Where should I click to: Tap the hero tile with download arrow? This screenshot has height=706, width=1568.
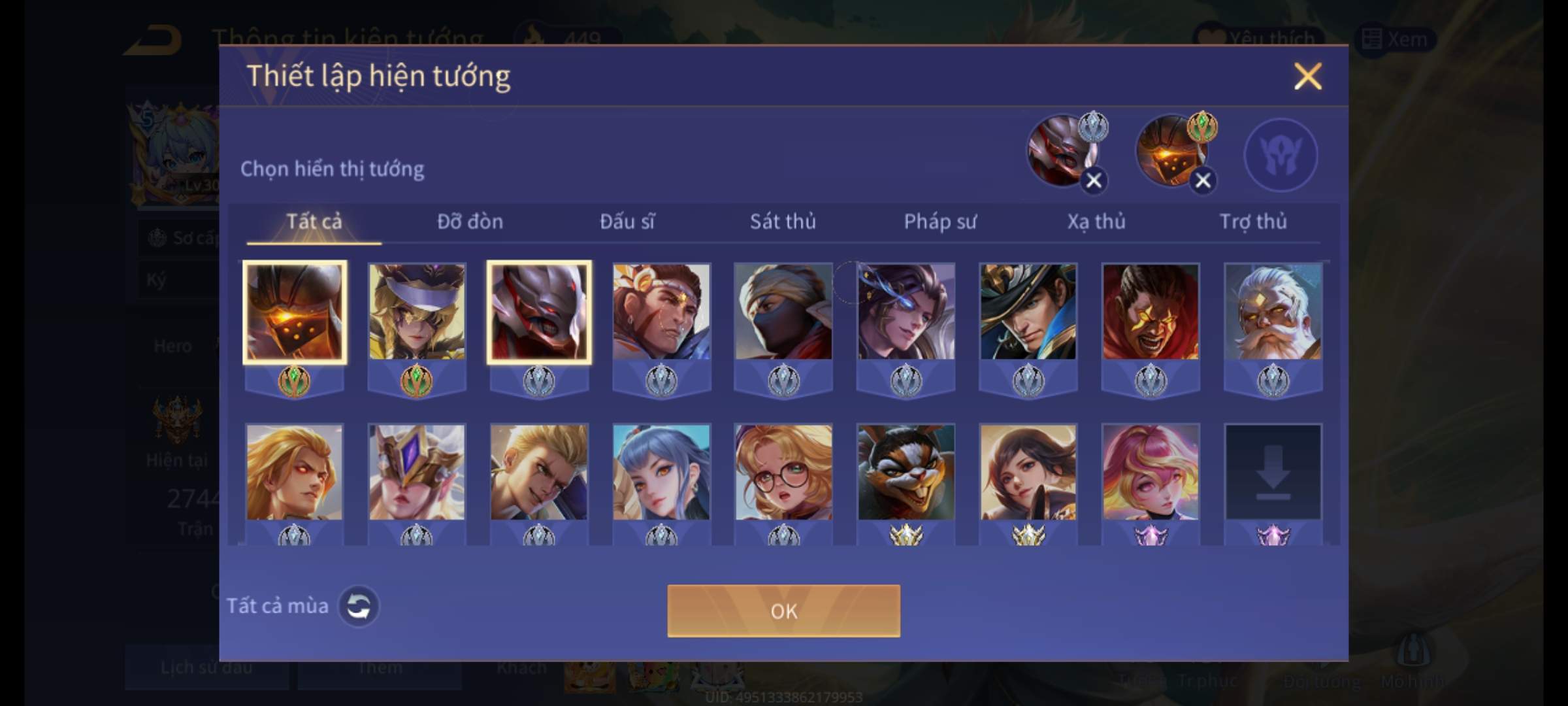tap(1273, 472)
